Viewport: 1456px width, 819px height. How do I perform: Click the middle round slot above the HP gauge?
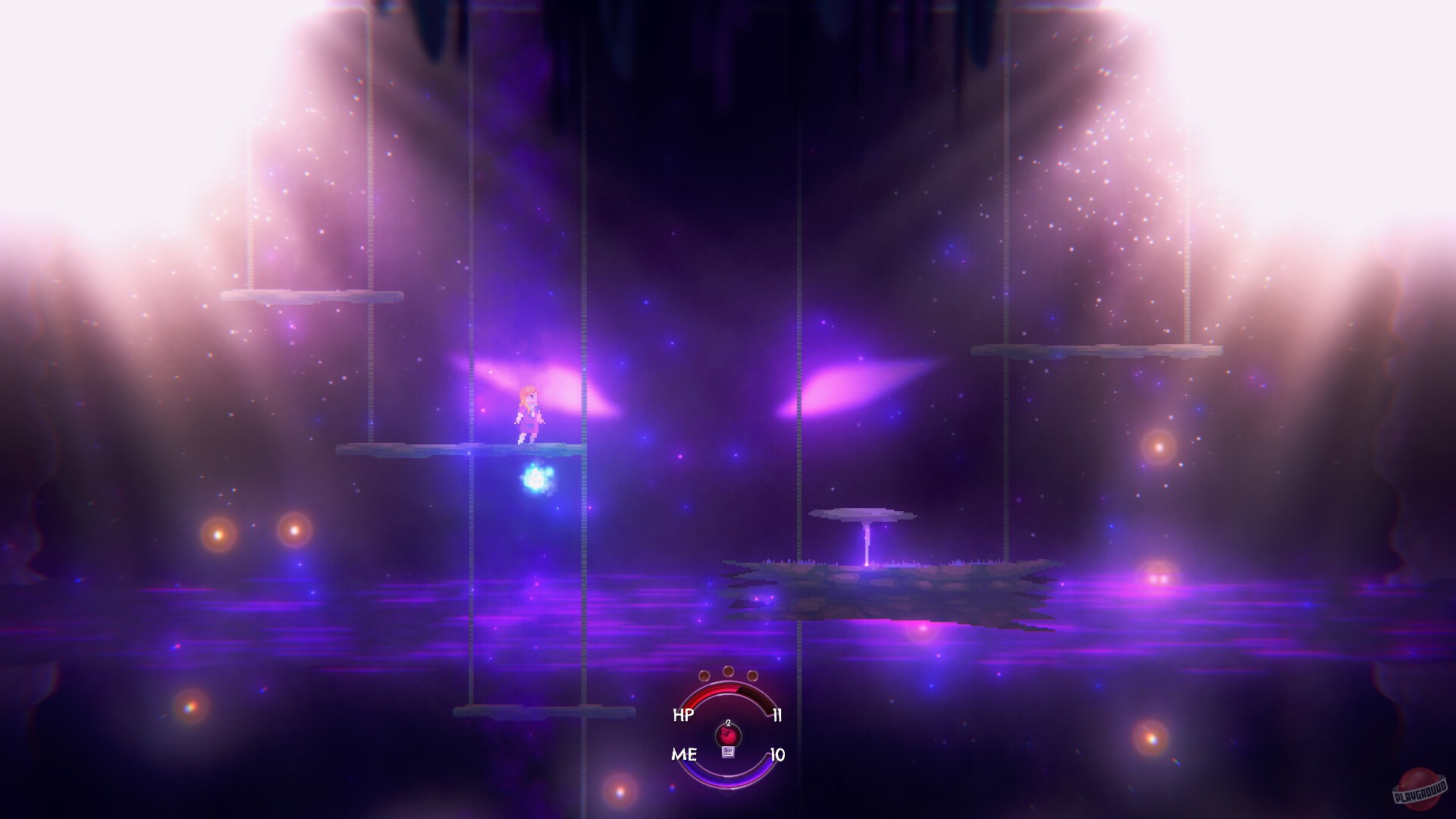click(x=728, y=670)
